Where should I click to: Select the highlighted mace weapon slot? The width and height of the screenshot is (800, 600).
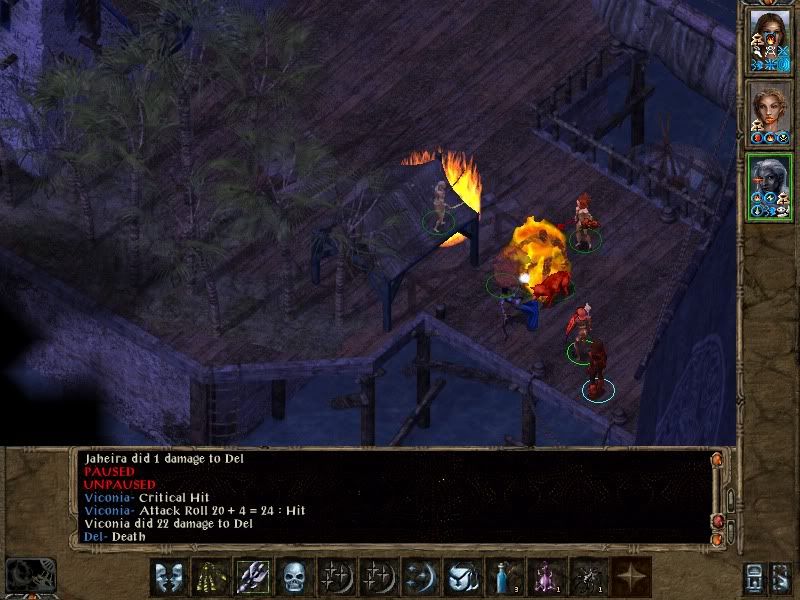251,577
